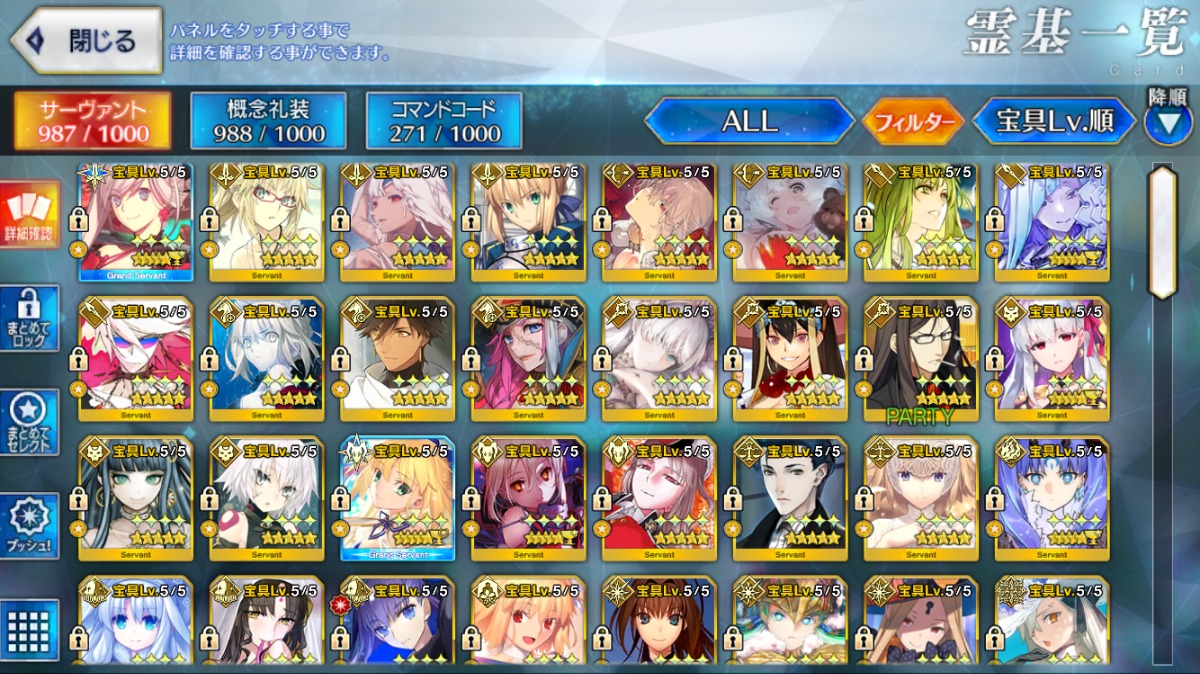The height and width of the screenshot is (674, 1200).
Task: Choose the green-haired servant card
Action: [x=920, y=222]
